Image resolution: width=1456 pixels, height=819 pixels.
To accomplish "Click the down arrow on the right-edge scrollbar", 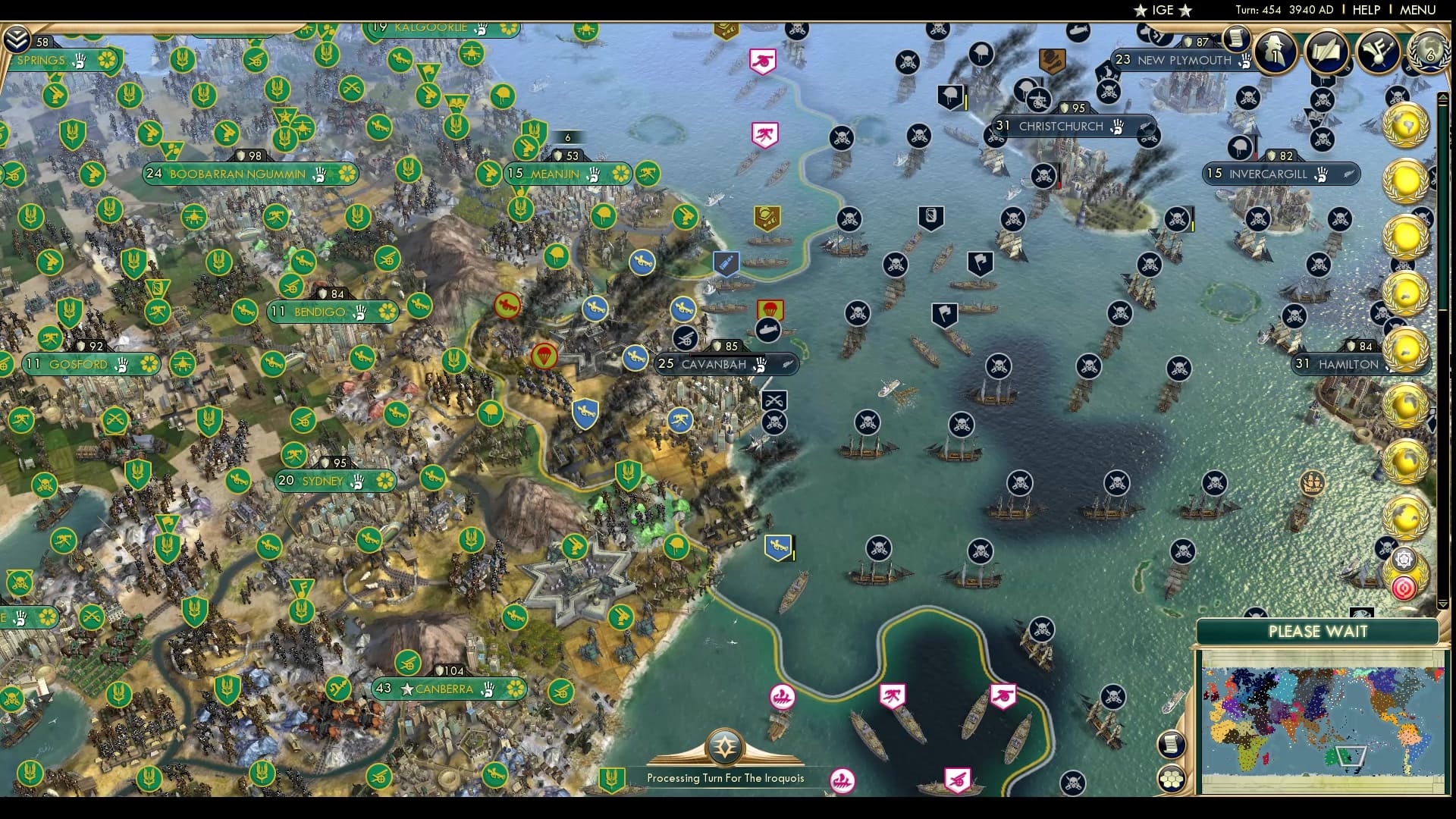I will point(1442,604).
